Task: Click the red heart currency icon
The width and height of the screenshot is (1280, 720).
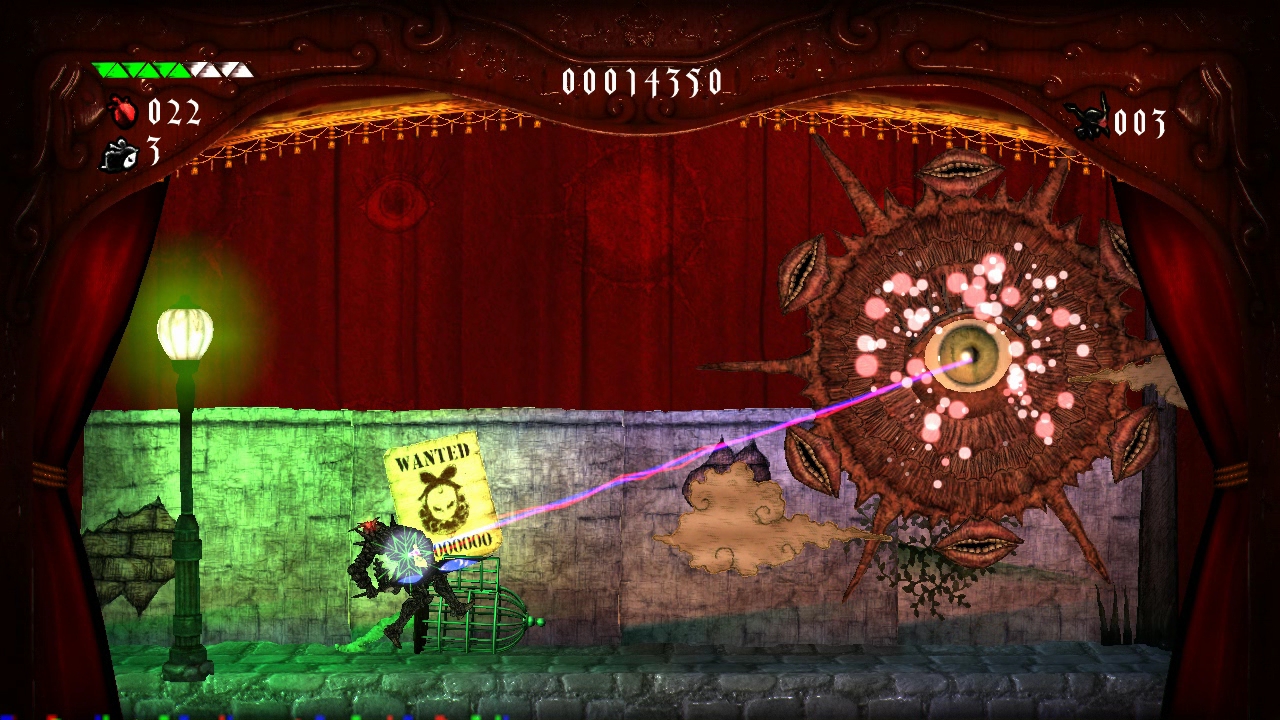Action: 125,112
